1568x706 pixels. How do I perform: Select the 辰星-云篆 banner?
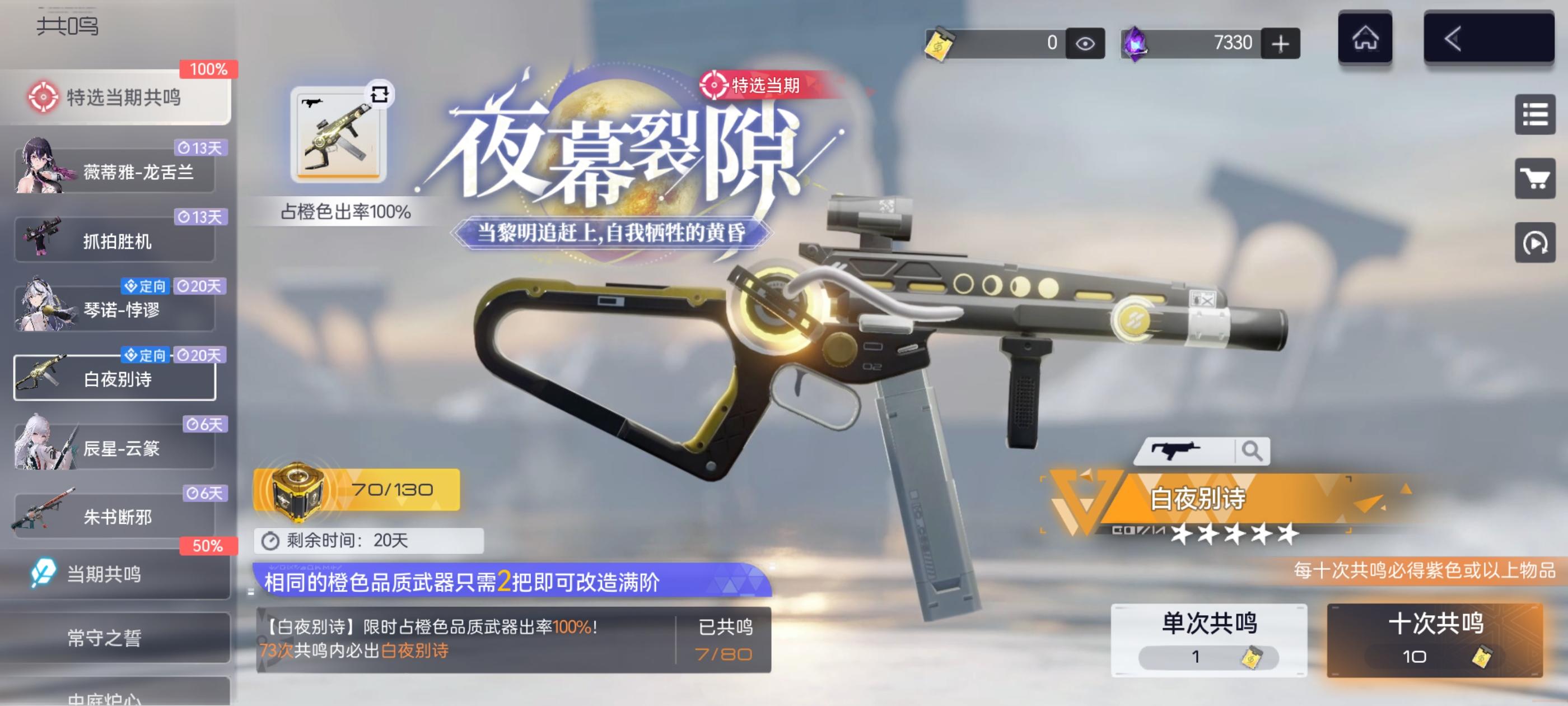pos(116,448)
